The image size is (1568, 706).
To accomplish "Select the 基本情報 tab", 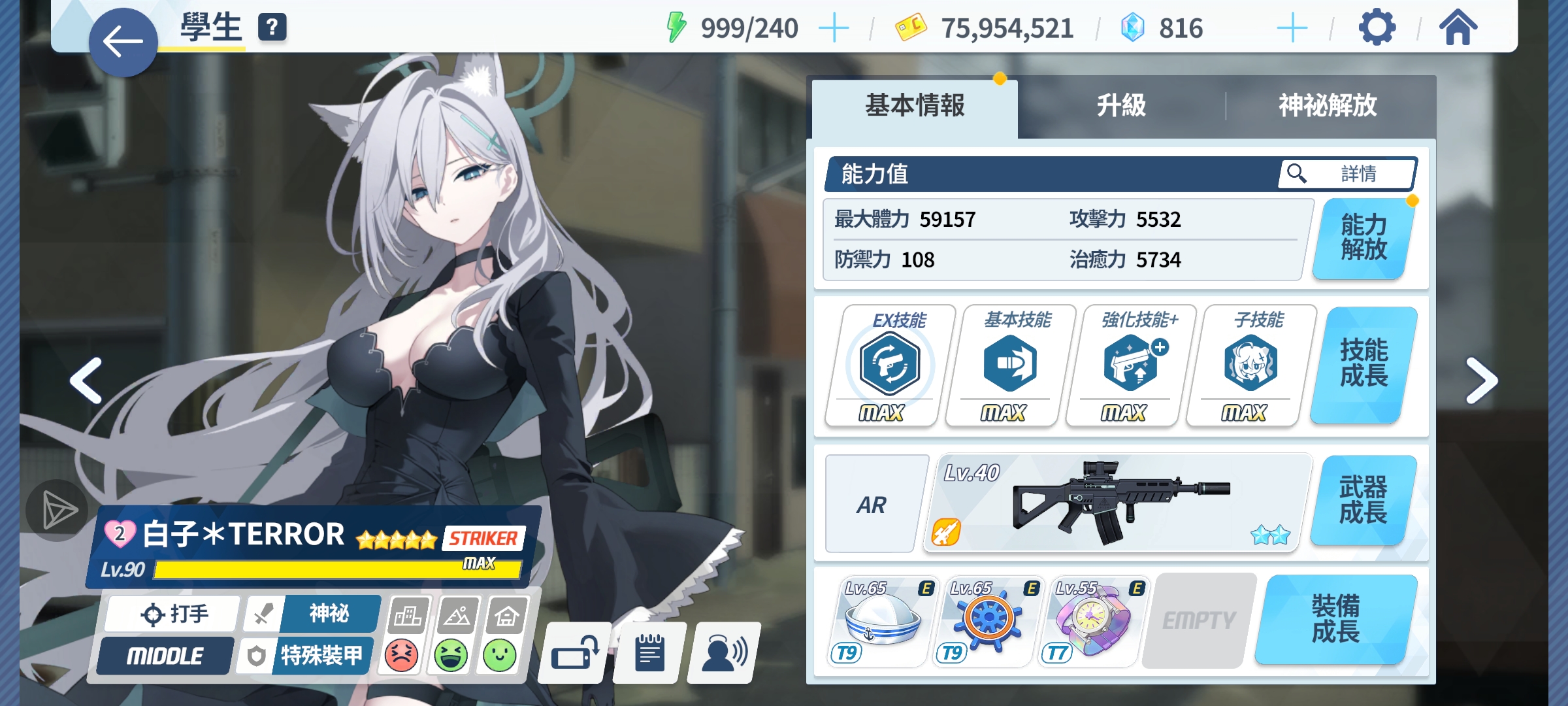I will point(915,106).
